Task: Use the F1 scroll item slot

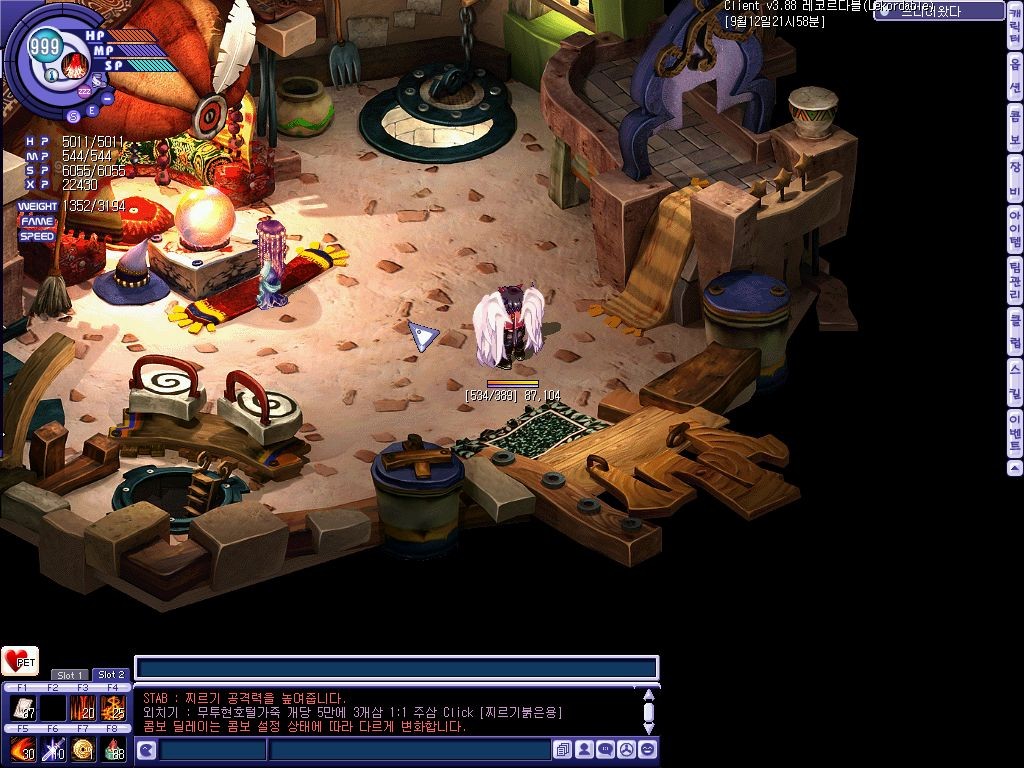Action: [22, 708]
